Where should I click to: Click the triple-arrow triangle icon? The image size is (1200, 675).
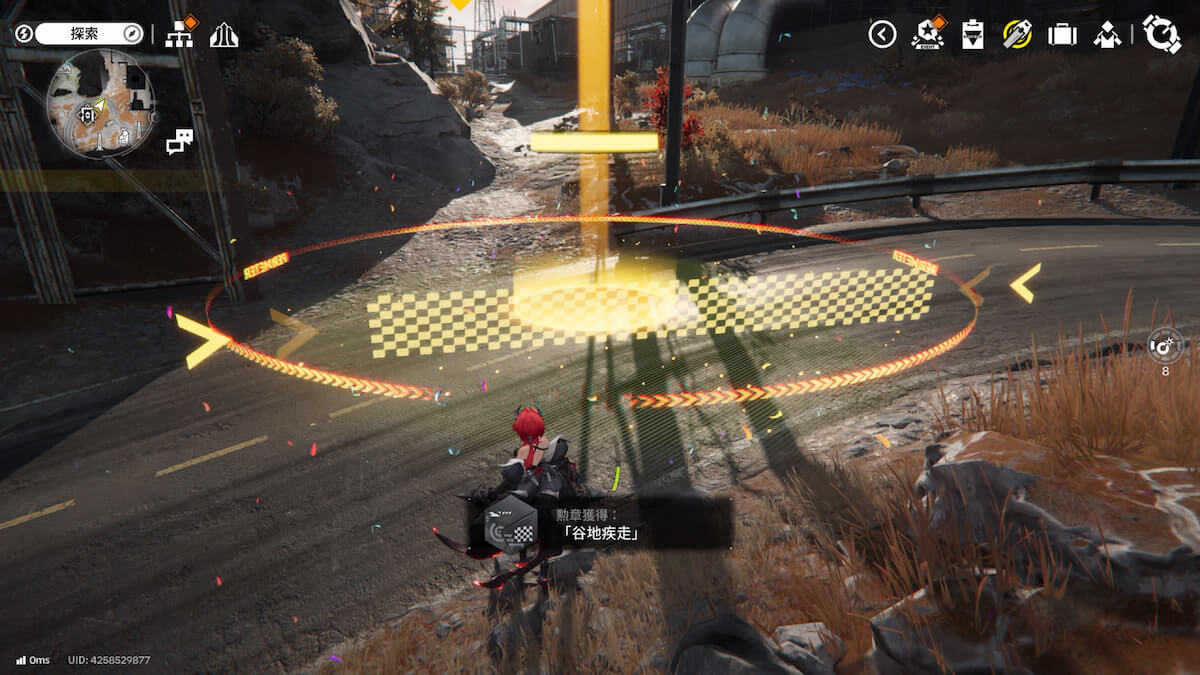point(224,36)
